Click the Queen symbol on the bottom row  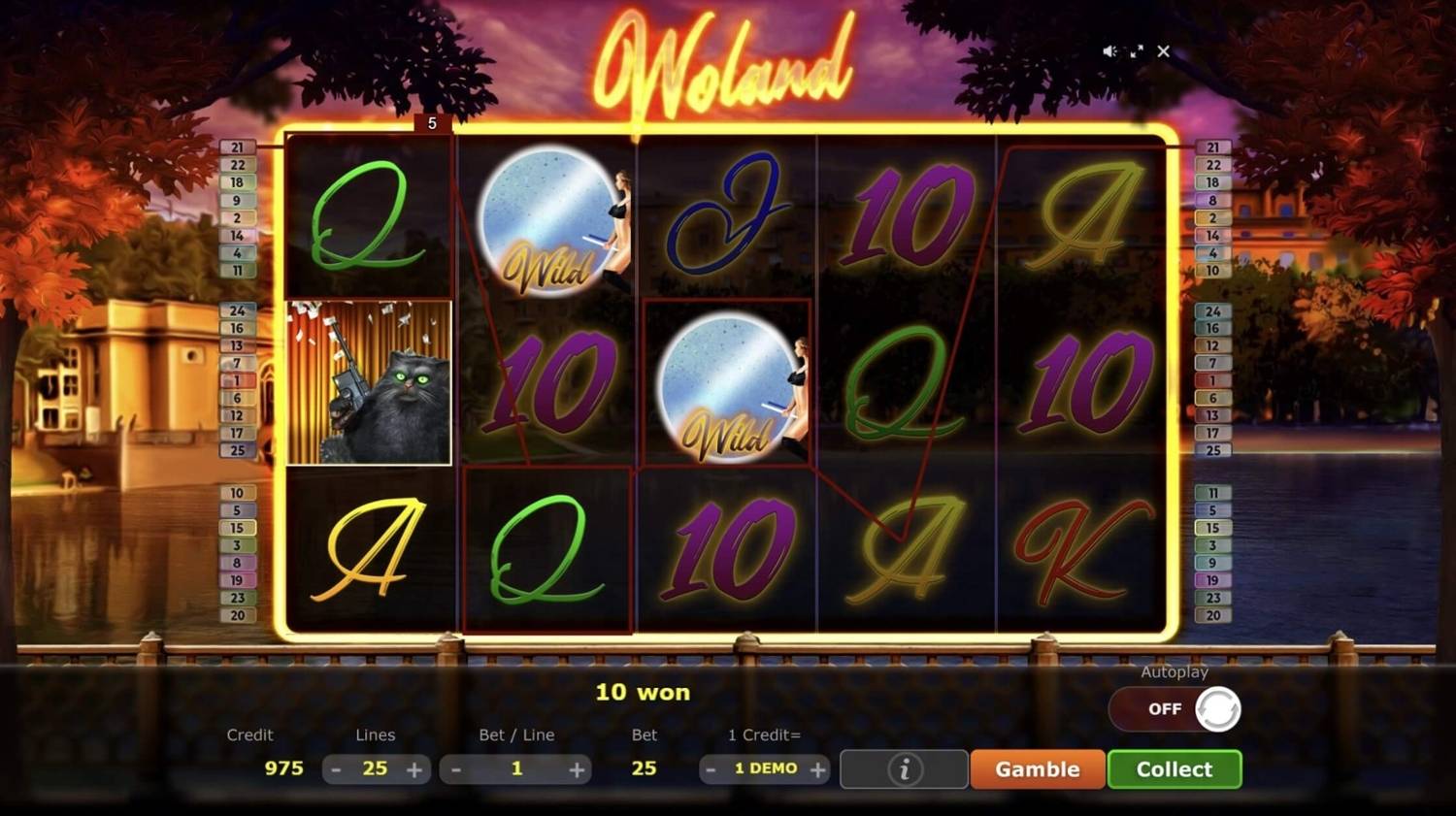tap(548, 548)
